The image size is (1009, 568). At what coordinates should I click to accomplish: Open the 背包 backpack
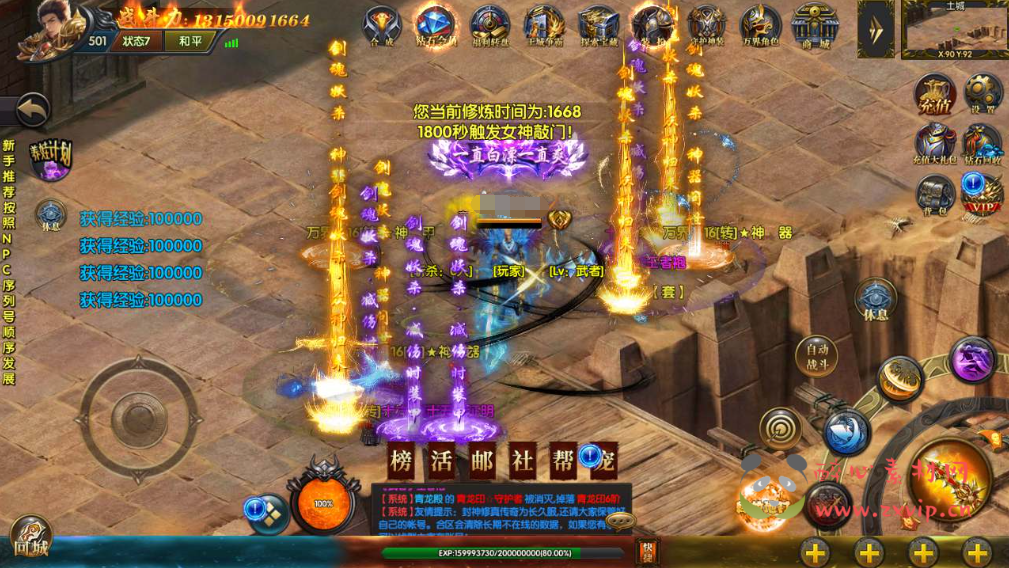click(935, 194)
